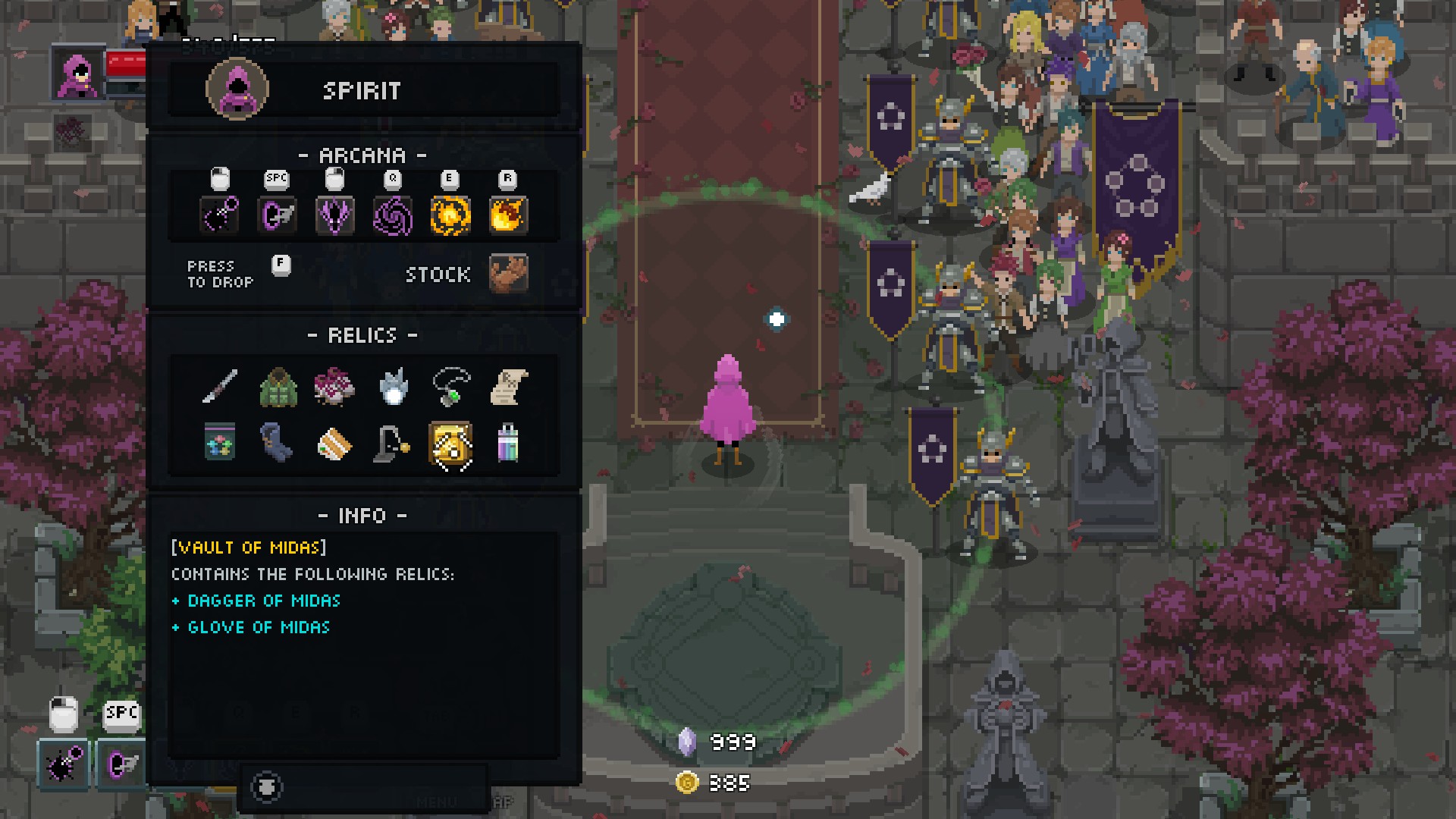Inspect the scalpel knife relic
Image resolution: width=1456 pixels, height=819 pixels.
[x=220, y=387]
